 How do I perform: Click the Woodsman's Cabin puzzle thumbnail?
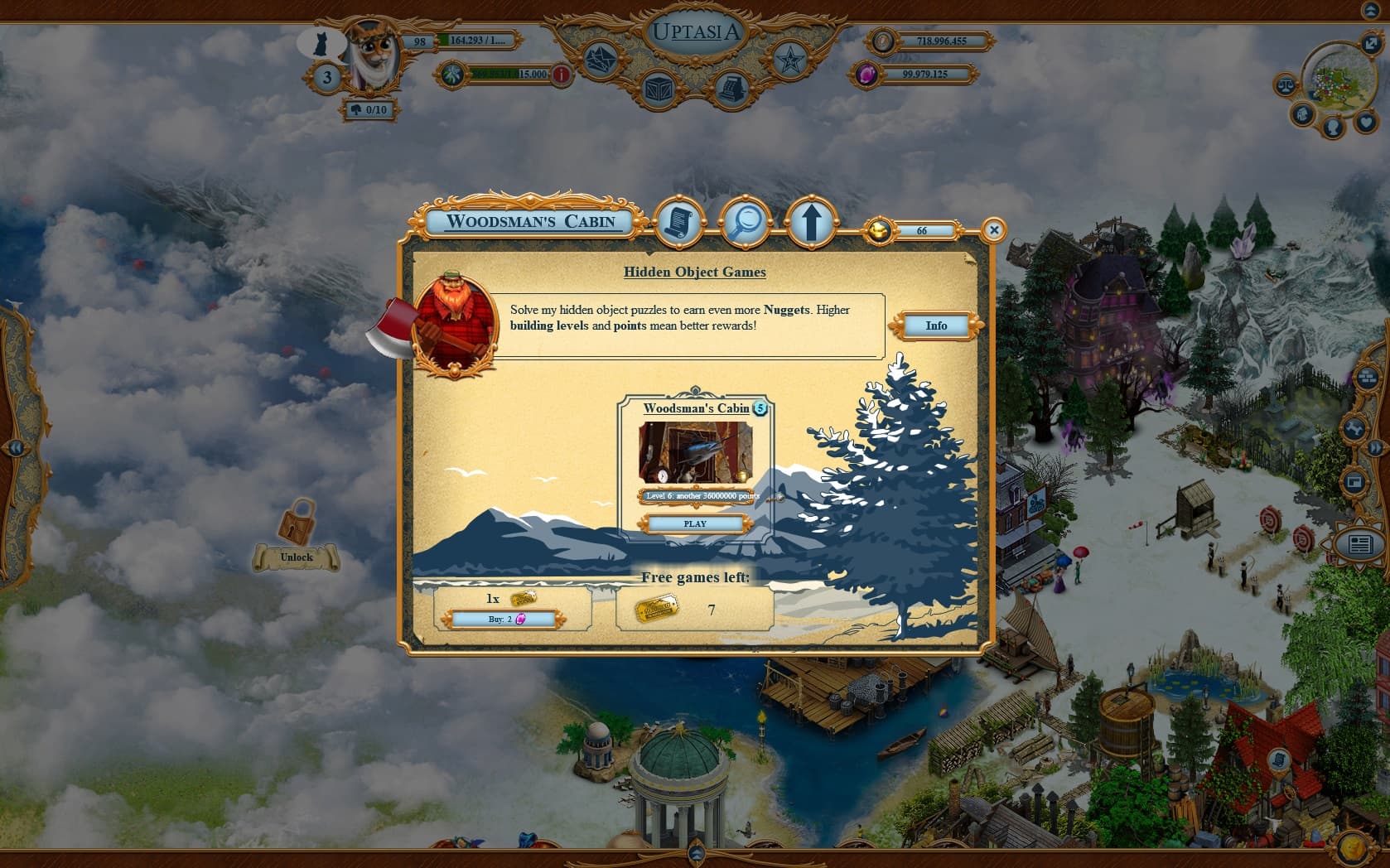pyautogui.click(x=694, y=454)
